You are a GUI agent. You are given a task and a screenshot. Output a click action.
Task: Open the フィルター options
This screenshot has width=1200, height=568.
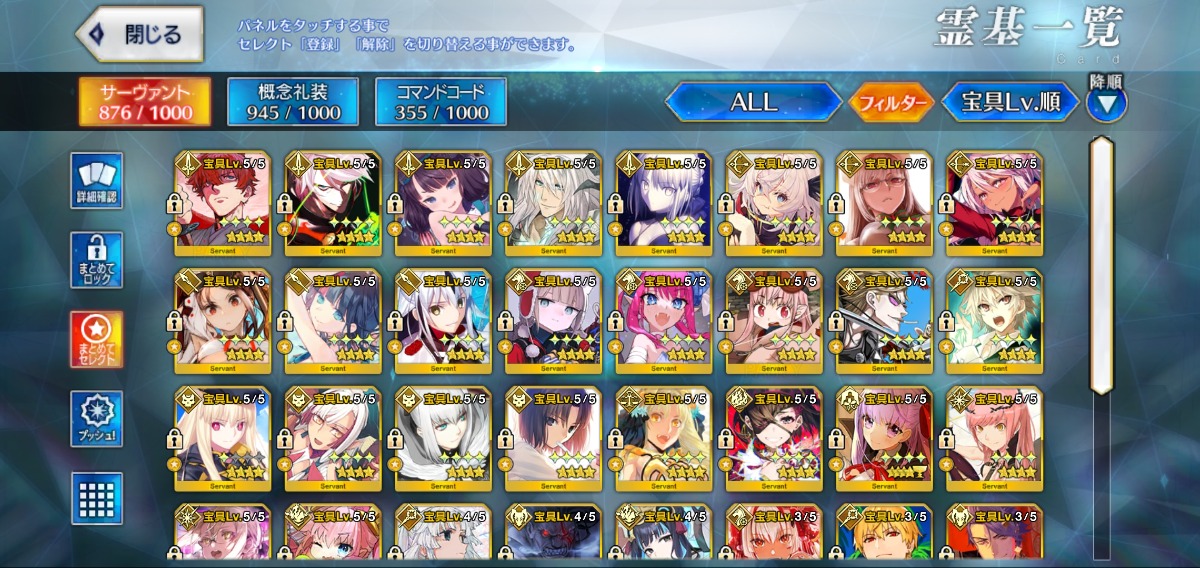(x=891, y=102)
